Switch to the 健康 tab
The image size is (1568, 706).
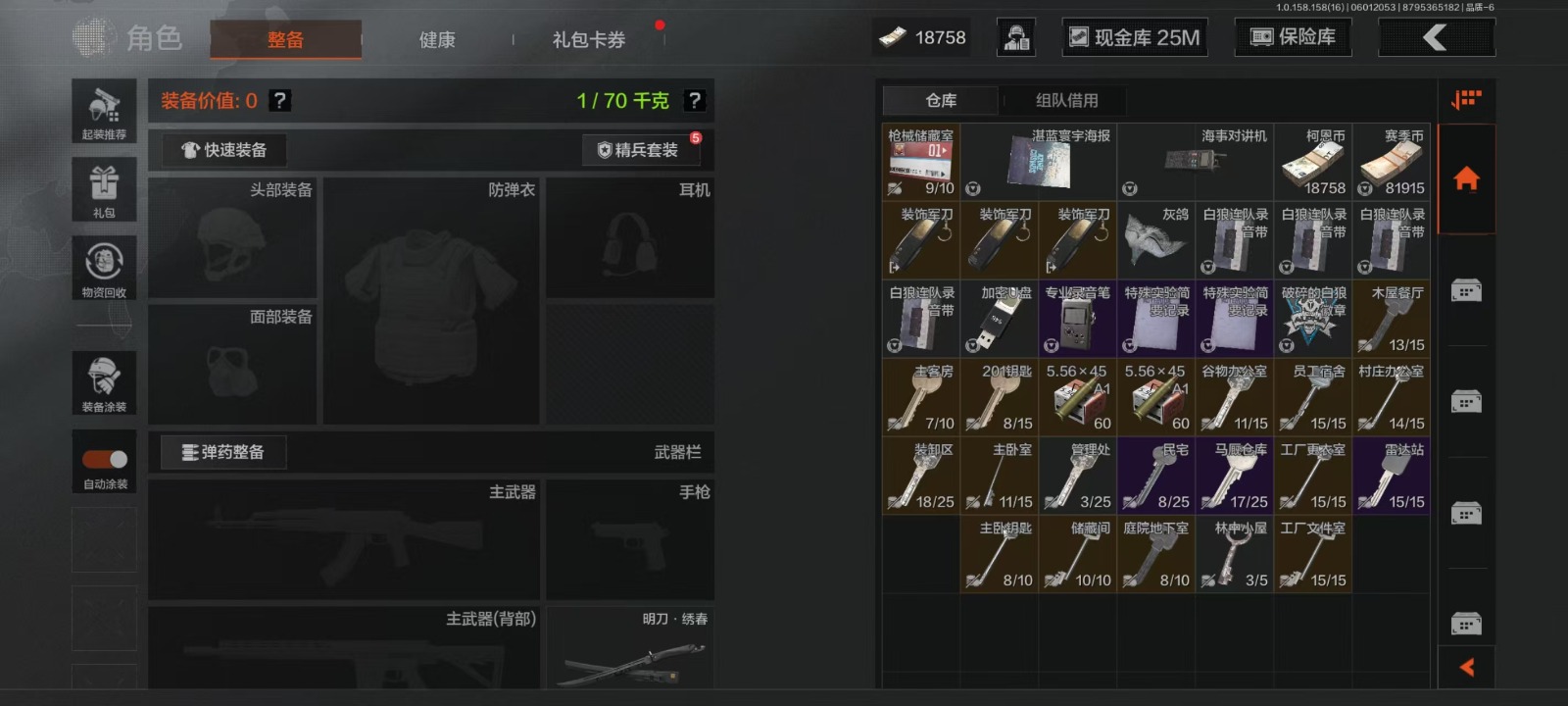(437, 40)
